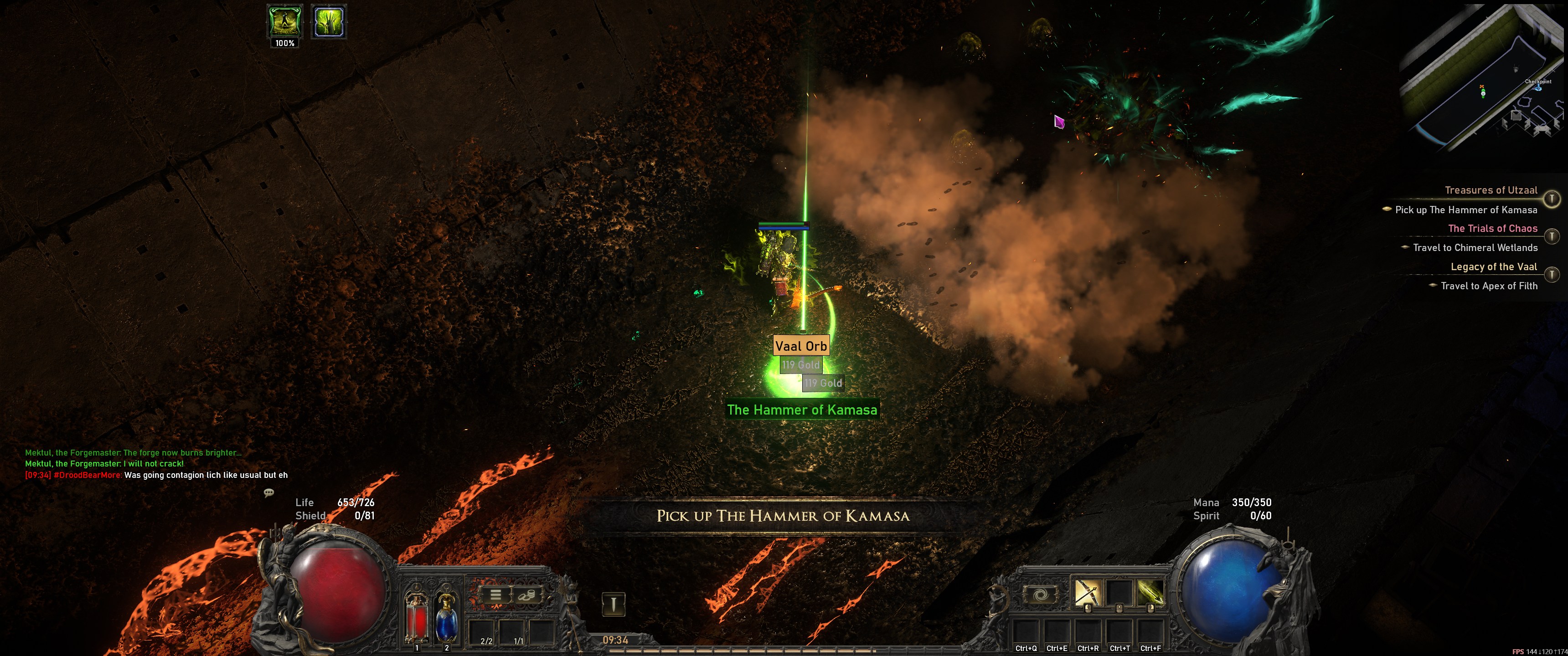
Task: Toggle the Treasures of Utzaal quest pin
Action: pos(1552,198)
